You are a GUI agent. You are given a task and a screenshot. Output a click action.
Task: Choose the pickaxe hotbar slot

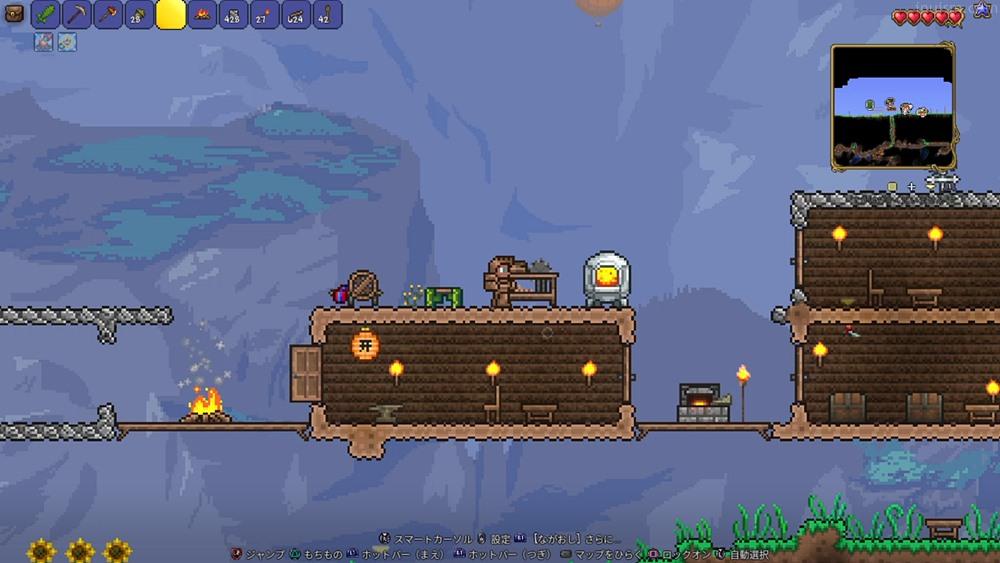click(x=78, y=15)
